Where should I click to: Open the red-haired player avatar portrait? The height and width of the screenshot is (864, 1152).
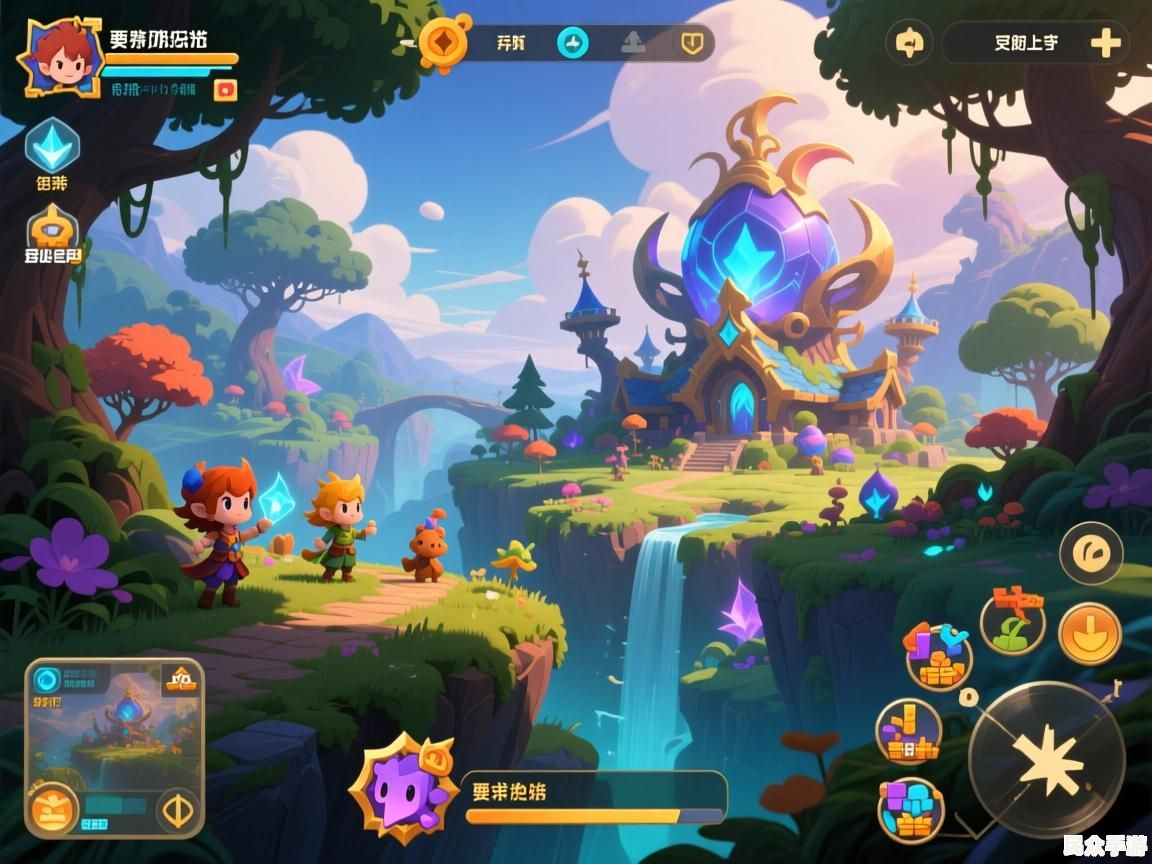(x=60, y=56)
